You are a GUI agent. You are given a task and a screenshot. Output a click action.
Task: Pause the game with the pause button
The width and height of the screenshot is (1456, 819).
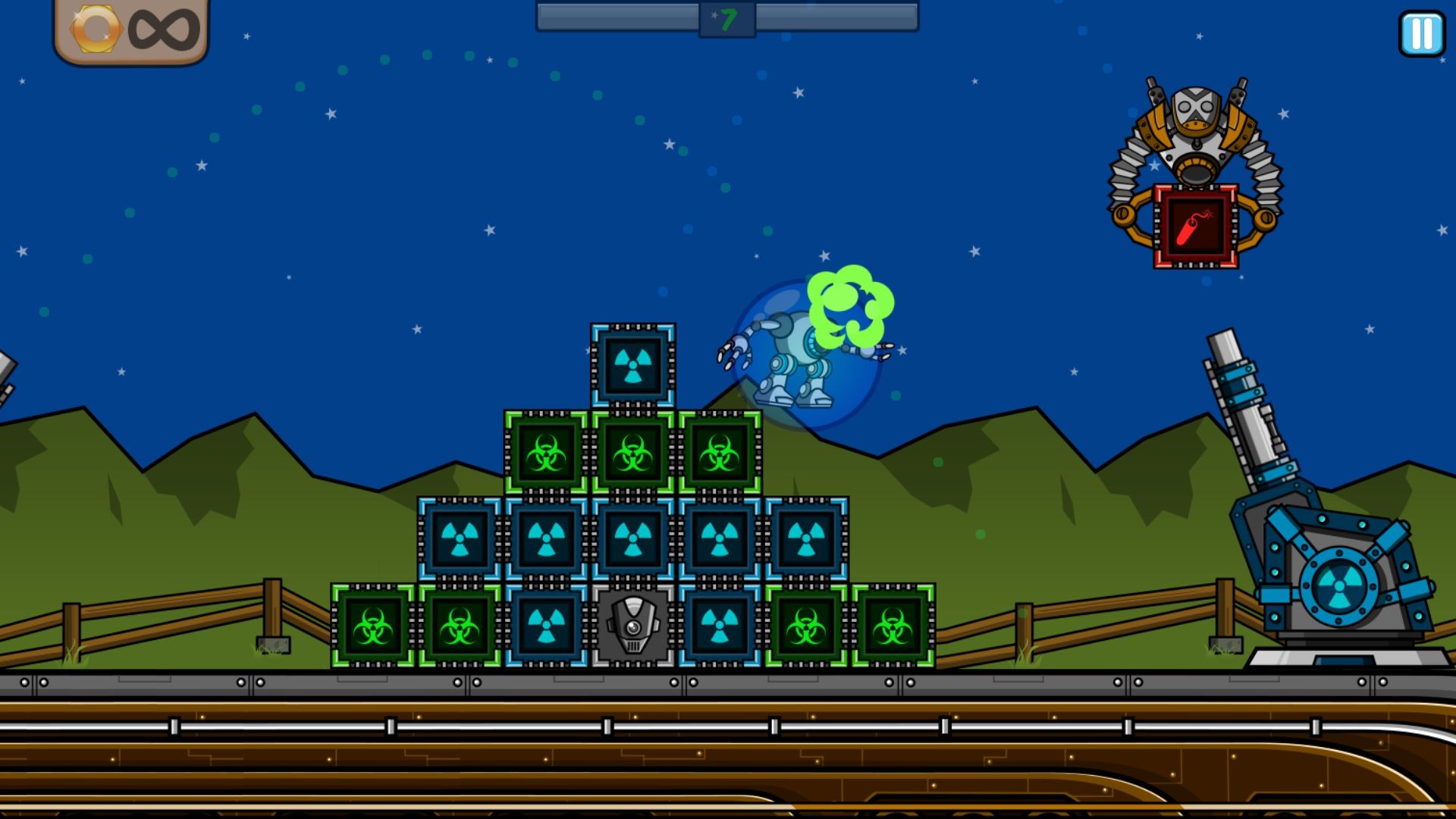(x=1422, y=33)
